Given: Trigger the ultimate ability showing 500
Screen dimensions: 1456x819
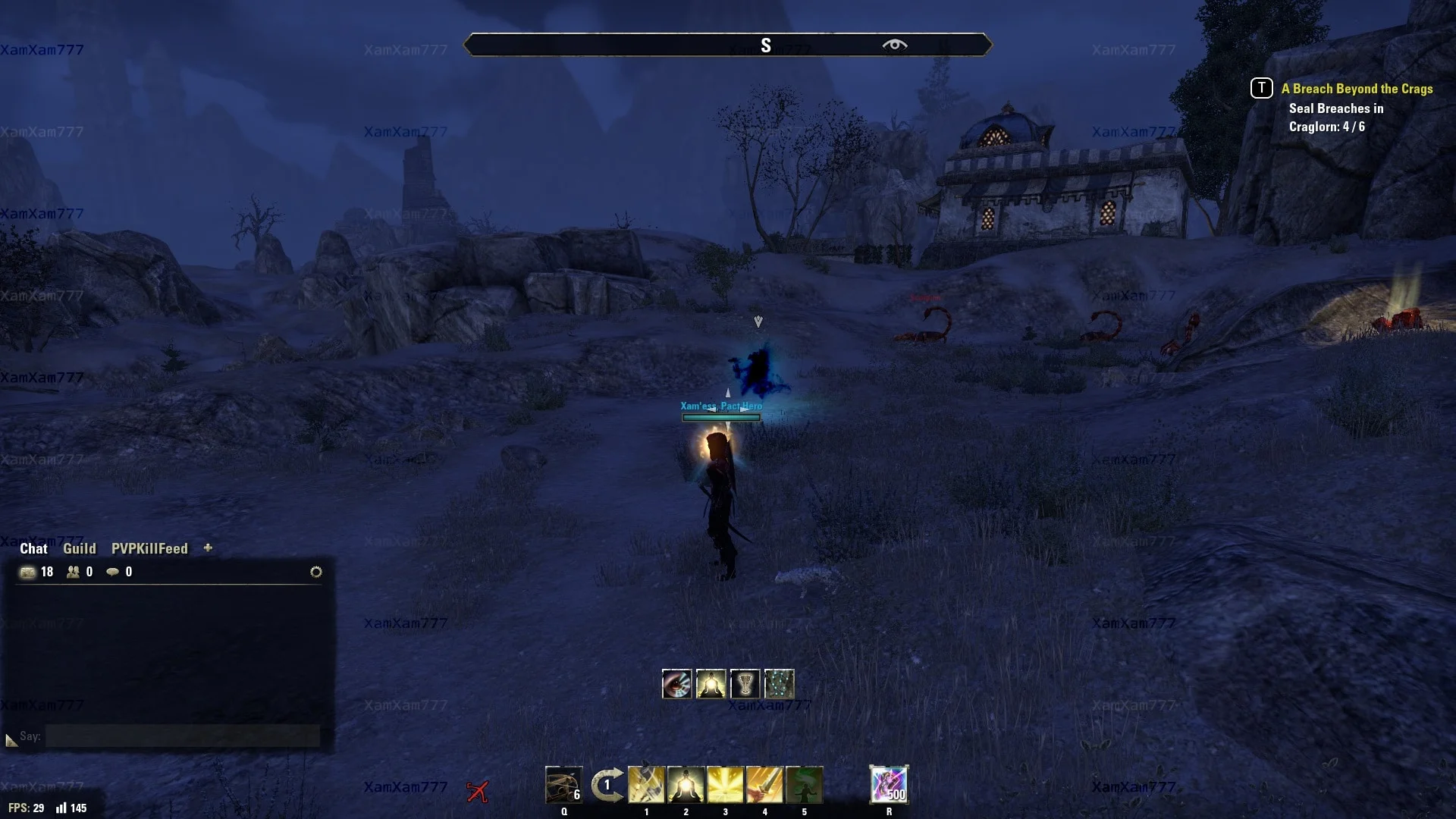Looking at the screenshot, I should 889,784.
